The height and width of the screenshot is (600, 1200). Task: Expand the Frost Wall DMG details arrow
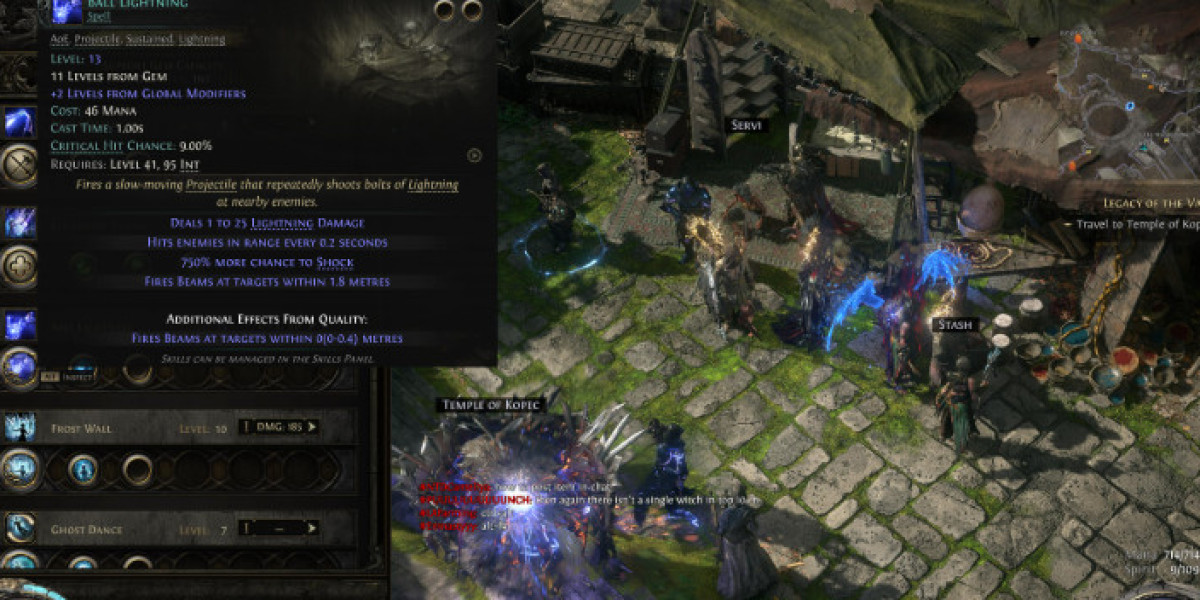(312, 427)
